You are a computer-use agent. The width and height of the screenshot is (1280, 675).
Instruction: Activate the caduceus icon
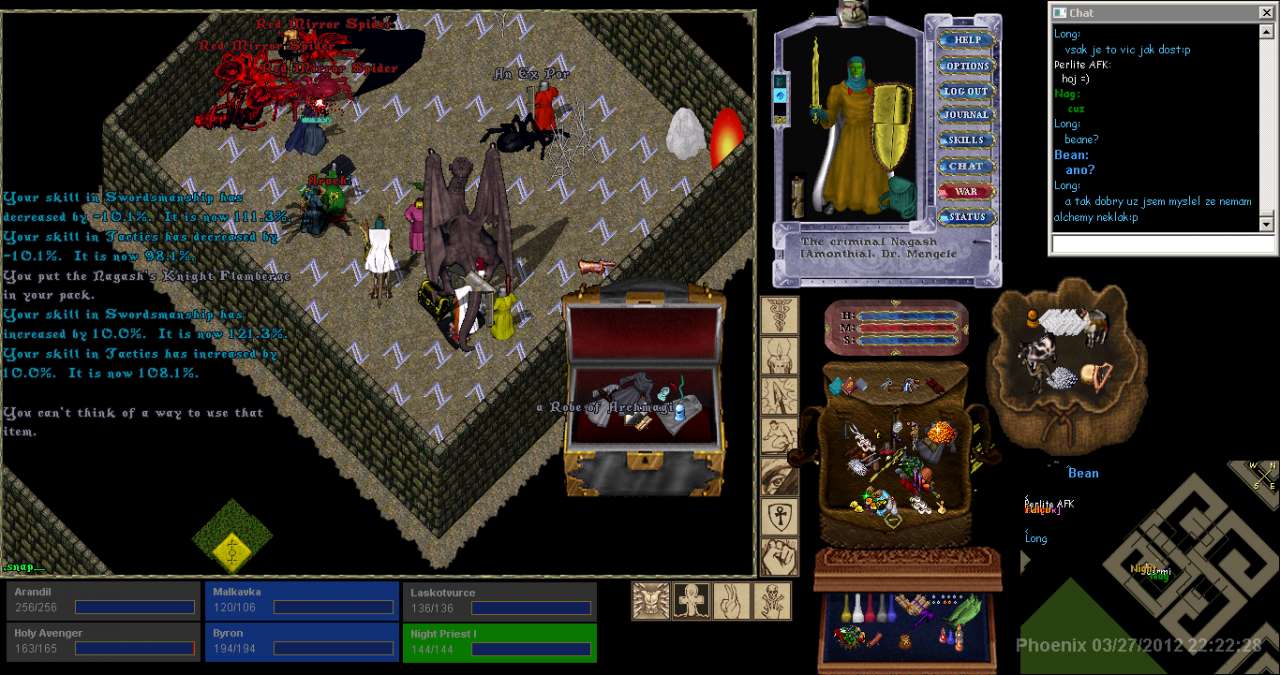[x=779, y=315]
